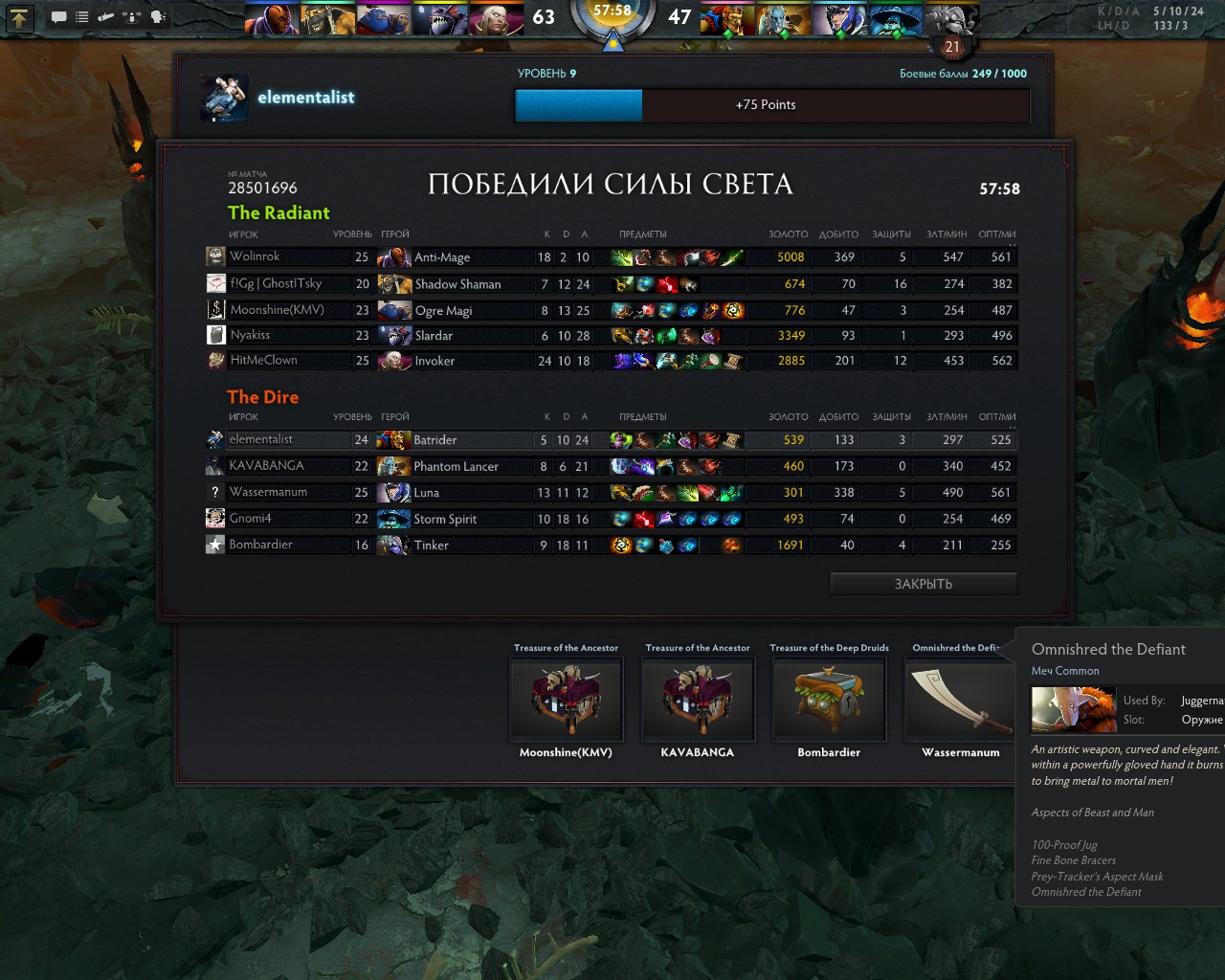
Task: Open the chat speech bubble icon
Action: pos(58,16)
